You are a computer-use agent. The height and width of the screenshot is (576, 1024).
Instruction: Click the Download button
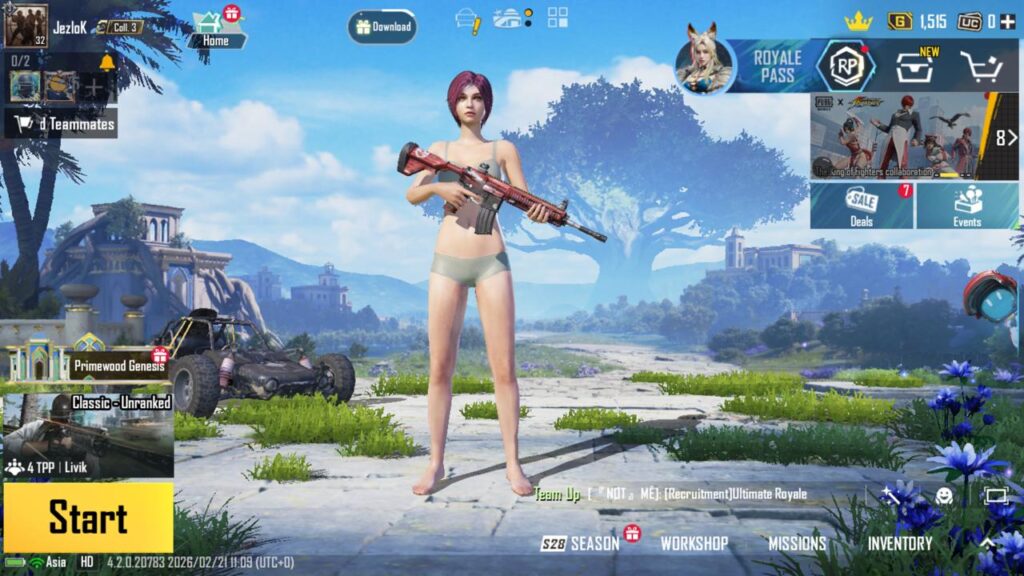click(x=382, y=27)
